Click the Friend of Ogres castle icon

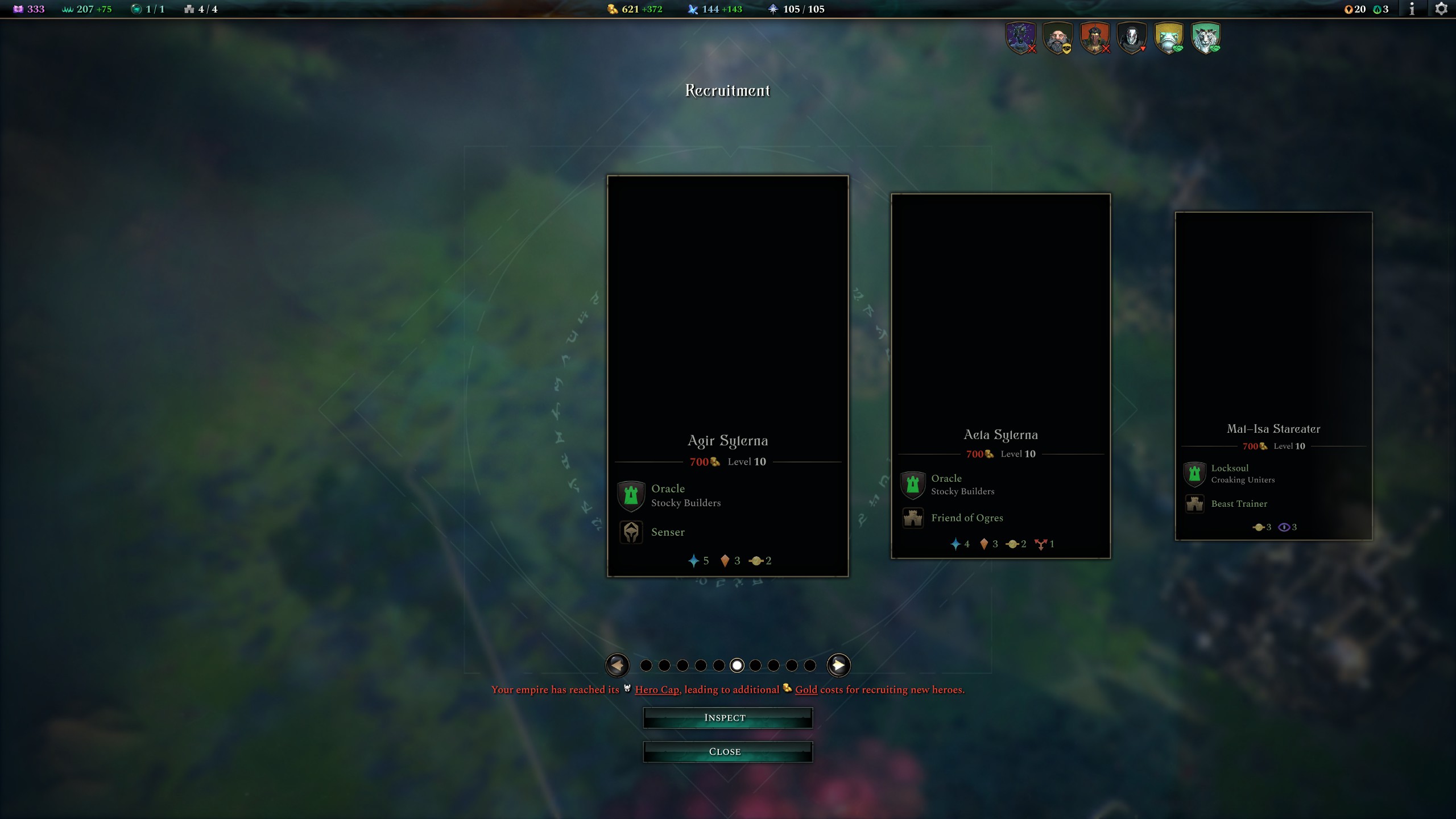click(913, 518)
